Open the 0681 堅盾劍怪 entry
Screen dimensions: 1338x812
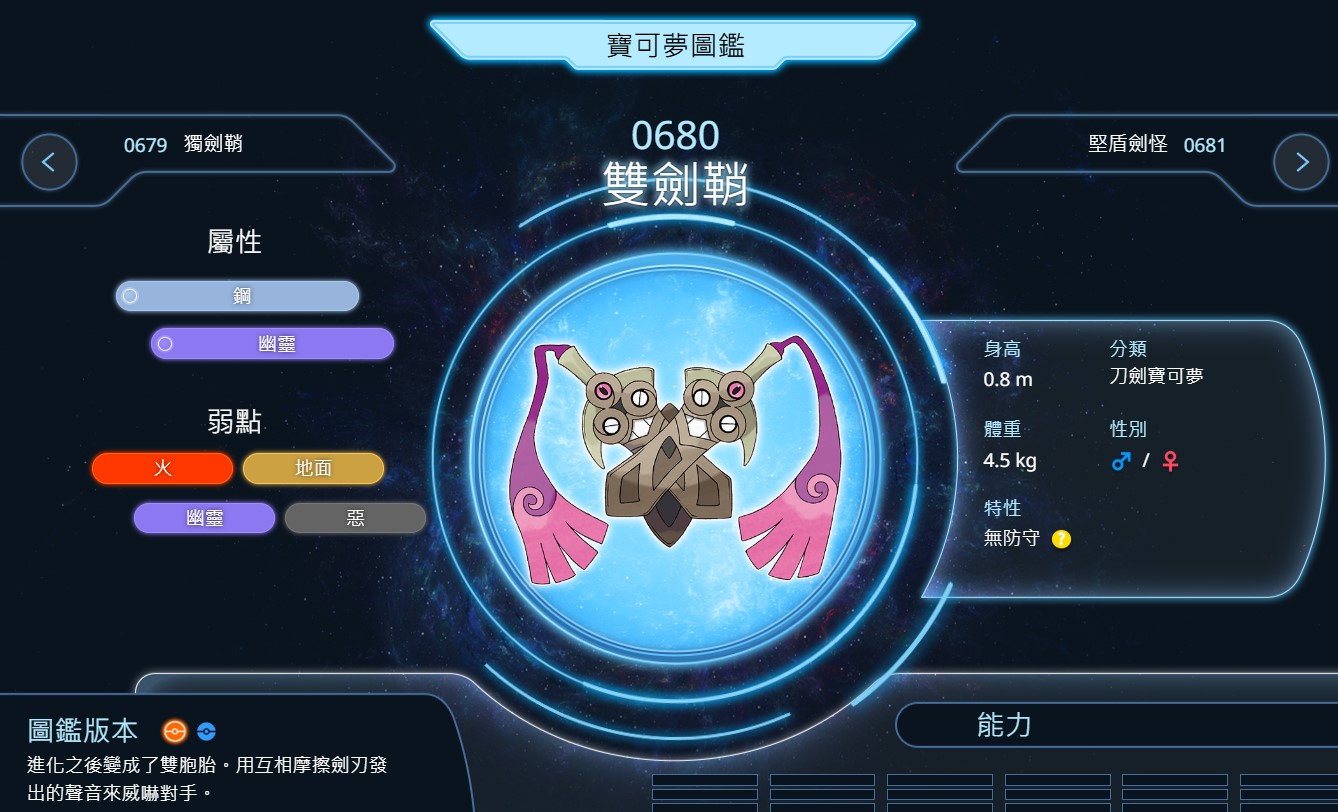(1156, 145)
